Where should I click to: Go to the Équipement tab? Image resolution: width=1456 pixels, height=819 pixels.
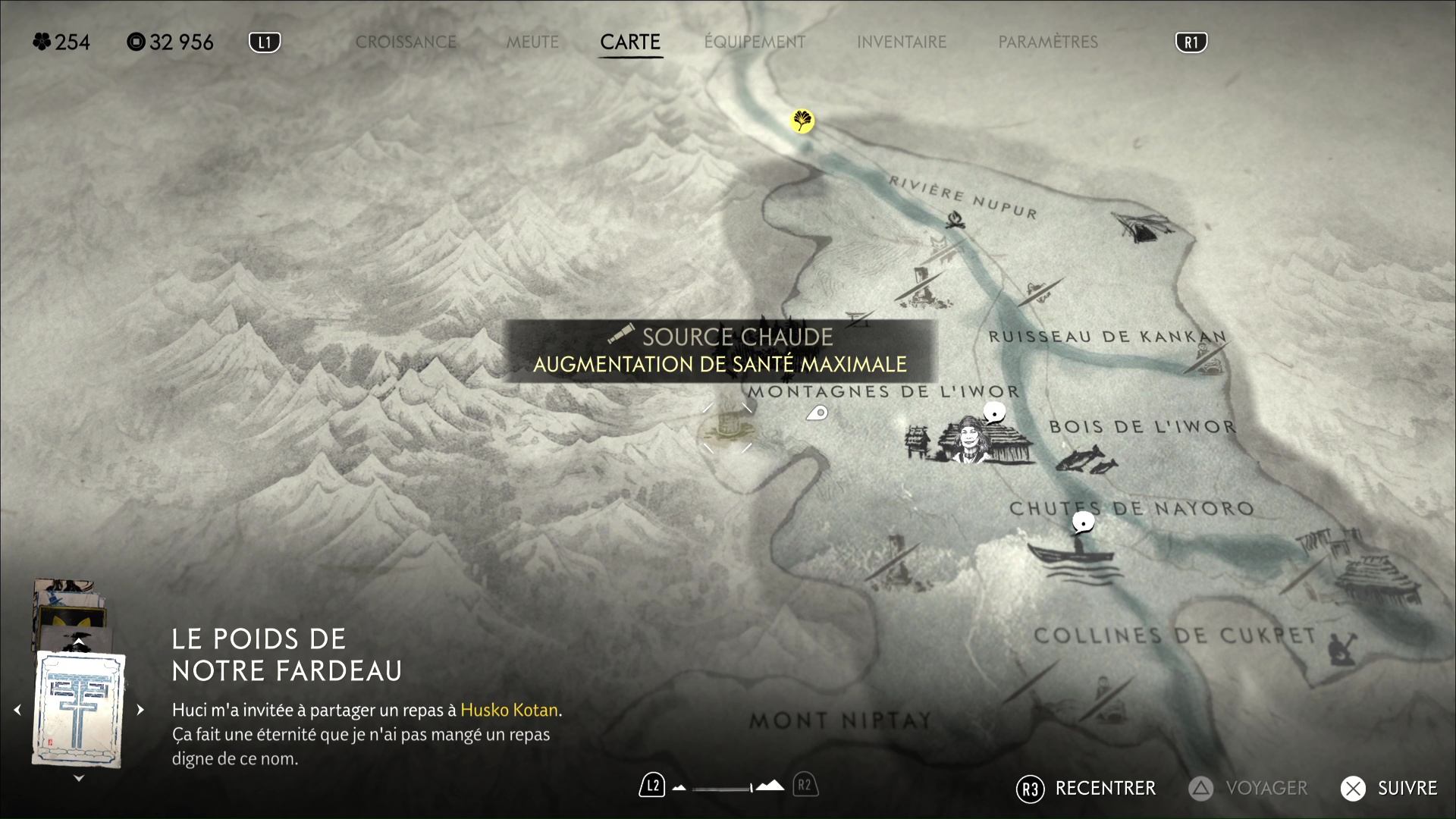(x=755, y=42)
